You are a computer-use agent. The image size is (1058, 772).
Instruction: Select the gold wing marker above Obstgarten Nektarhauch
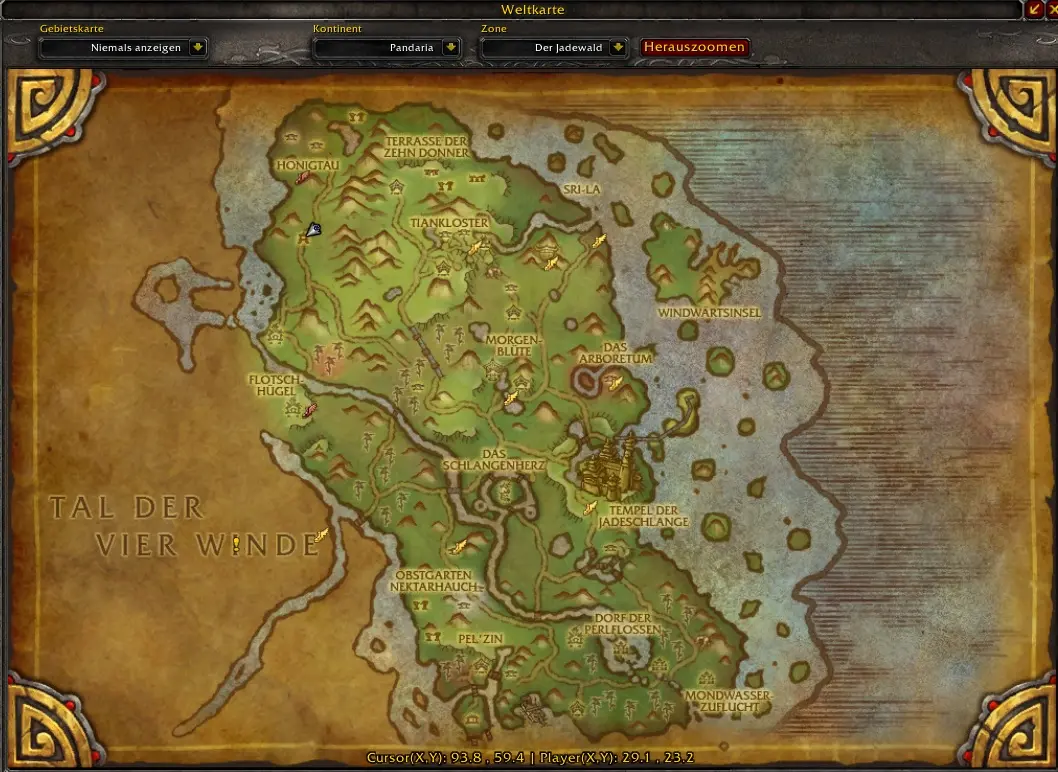point(459,546)
